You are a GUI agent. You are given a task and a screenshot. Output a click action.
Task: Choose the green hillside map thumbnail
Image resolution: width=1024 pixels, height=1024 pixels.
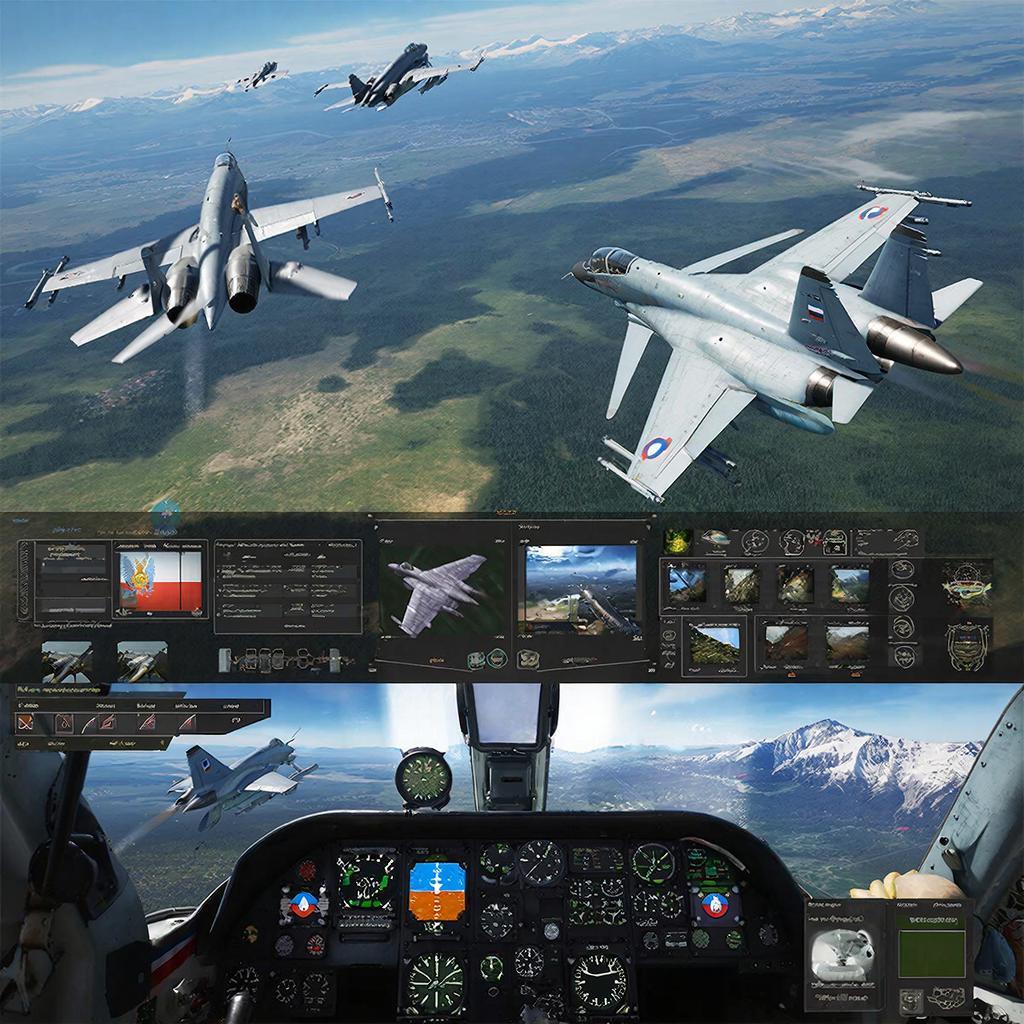click(x=715, y=644)
